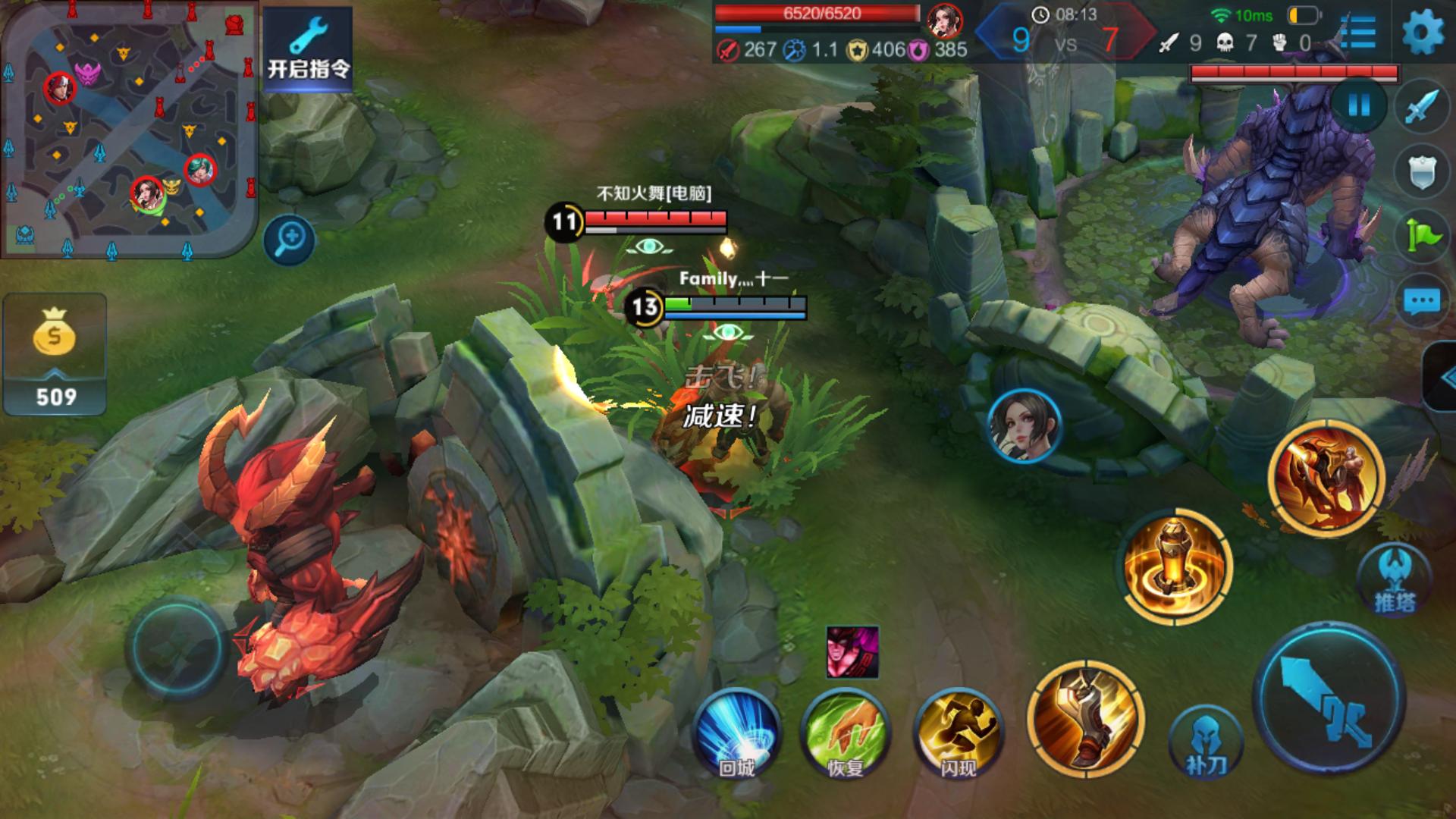The image size is (1456, 819).
Task: Open the scoreboard list icon
Action: (x=1357, y=32)
